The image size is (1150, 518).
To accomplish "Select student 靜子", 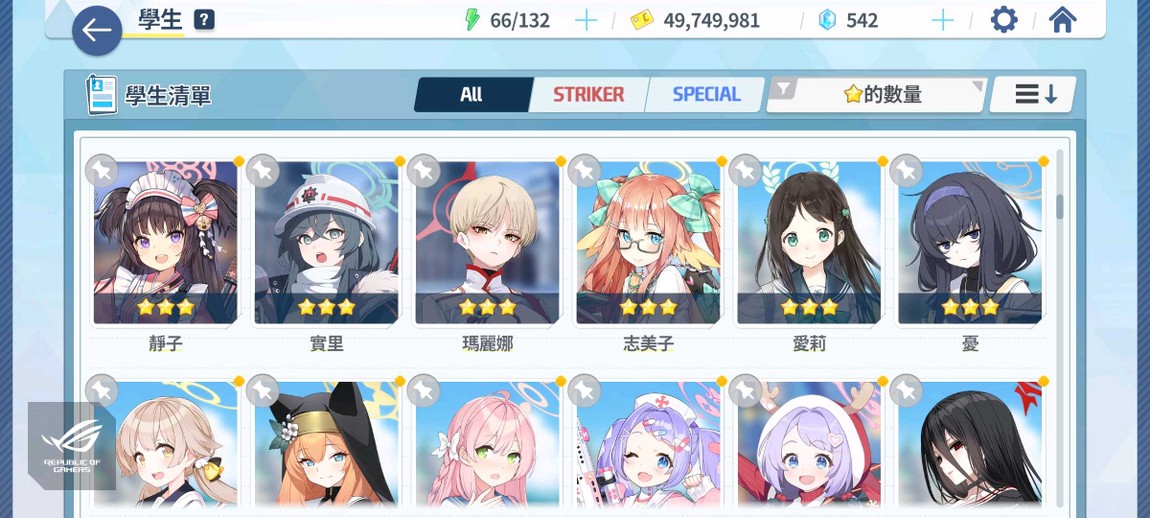I will click(x=166, y=242).
